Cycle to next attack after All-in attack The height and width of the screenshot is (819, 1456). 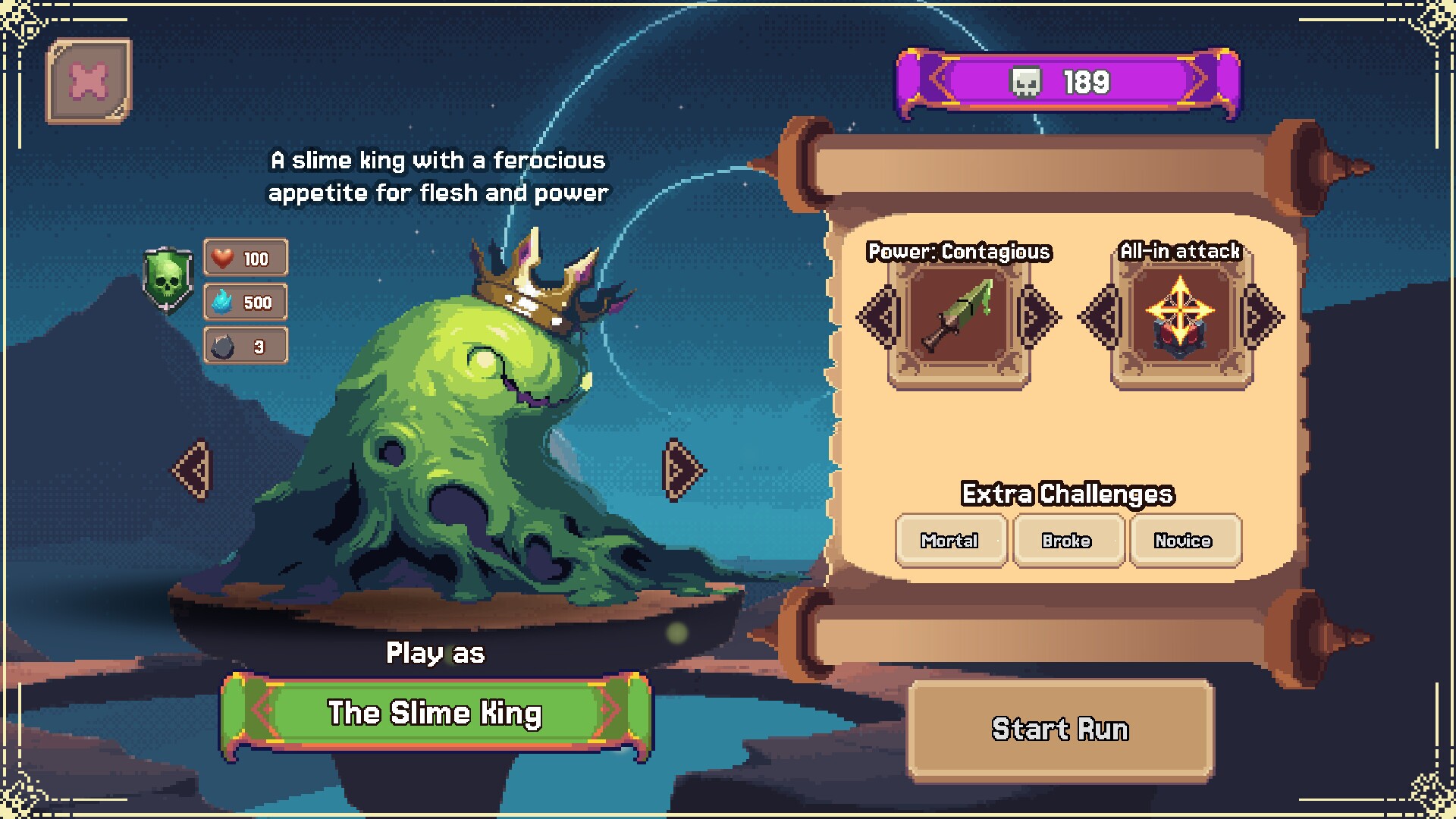point(1262,317)
